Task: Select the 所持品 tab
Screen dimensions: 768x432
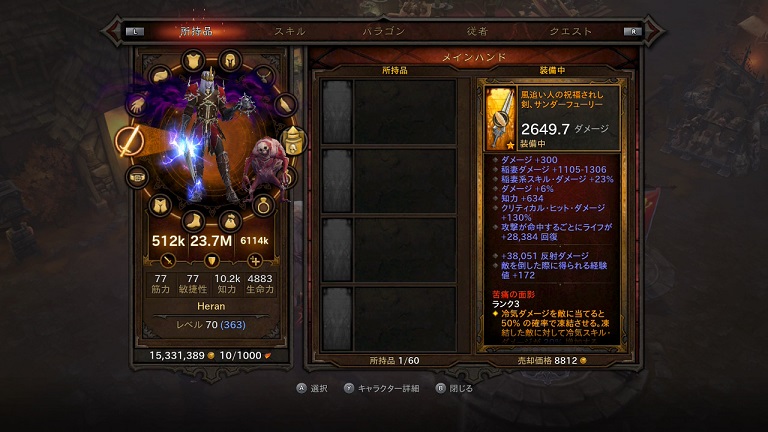Action: tap(196, 31)
